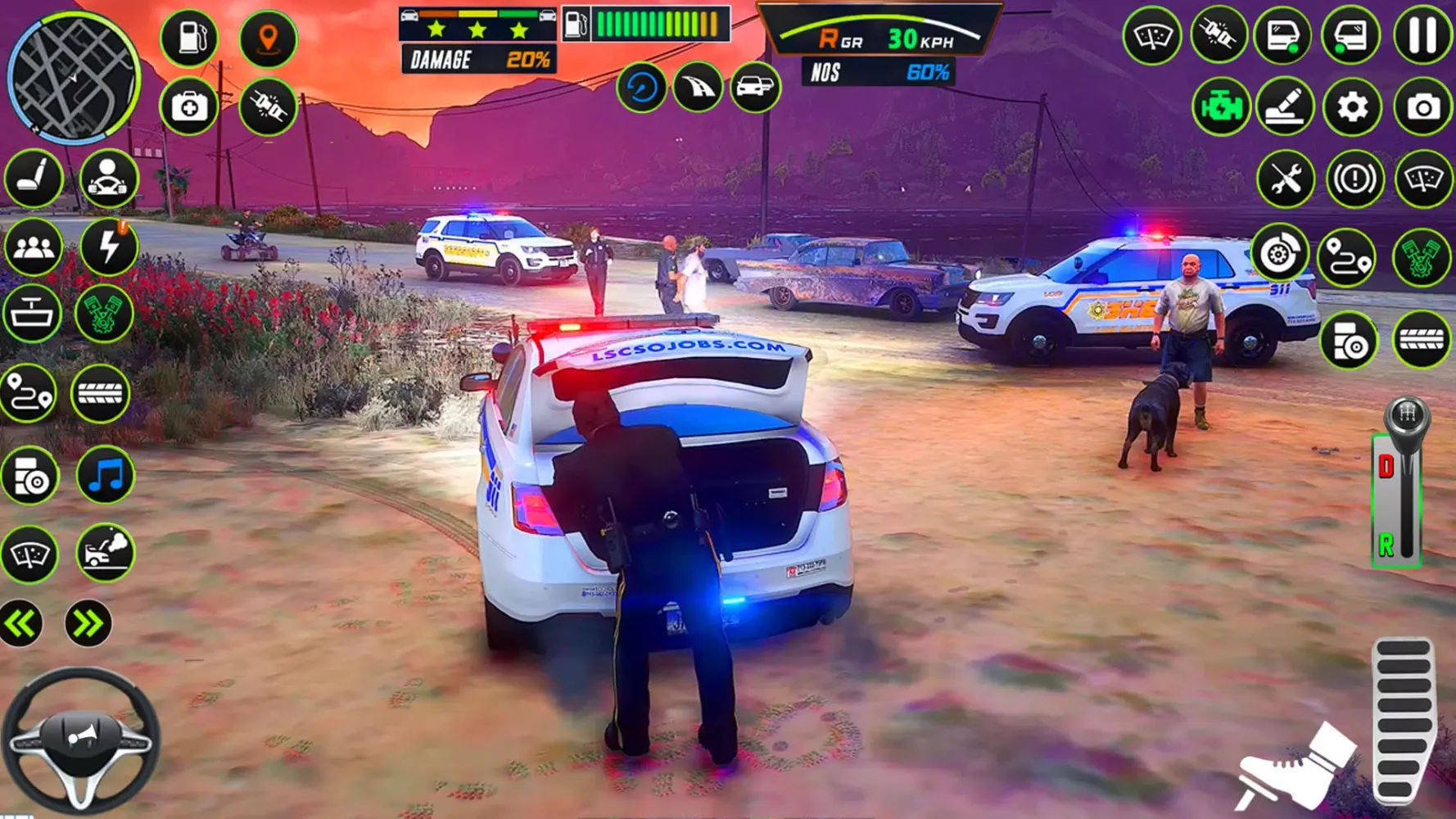Click the right double-arrow turn signal

88,624
